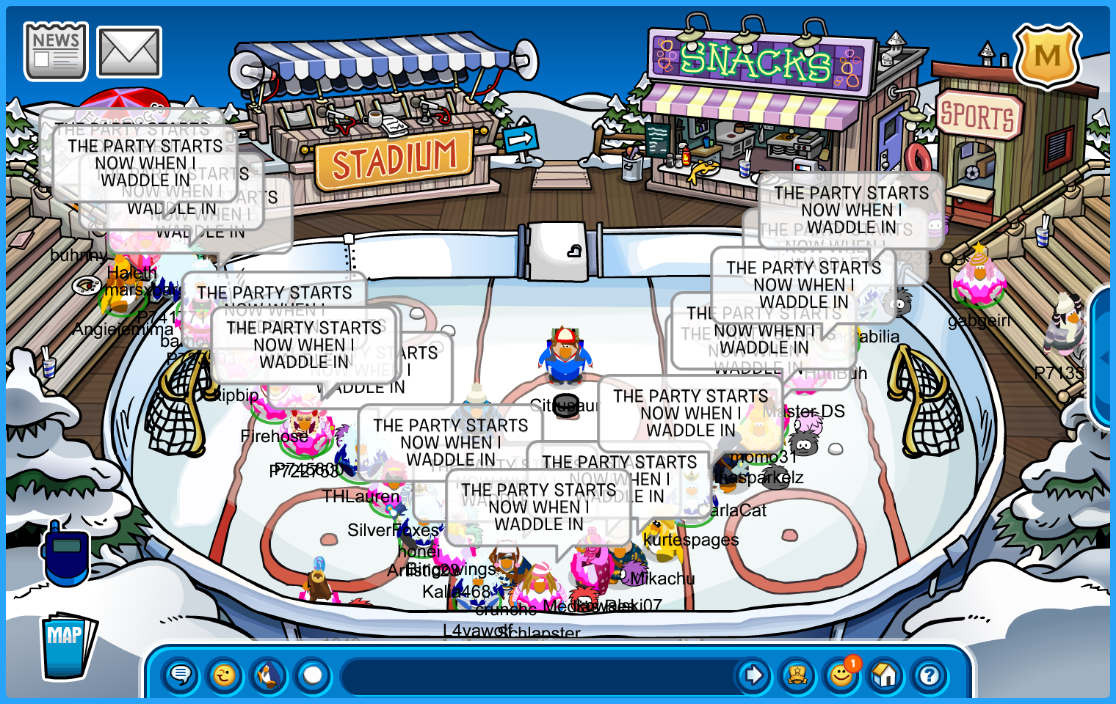Open the Map

(x=67, y=644)
